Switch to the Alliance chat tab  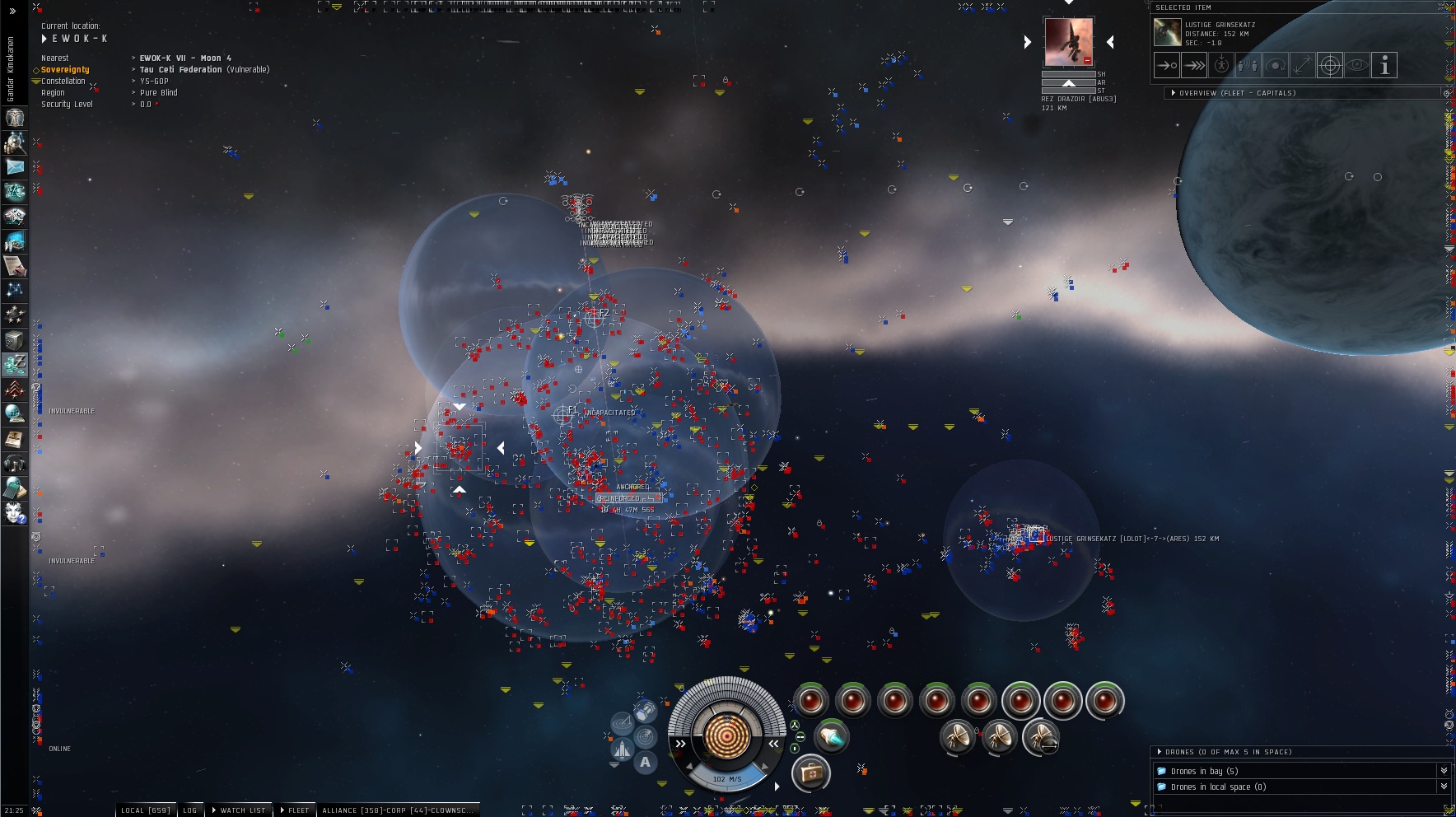(395, 810)
